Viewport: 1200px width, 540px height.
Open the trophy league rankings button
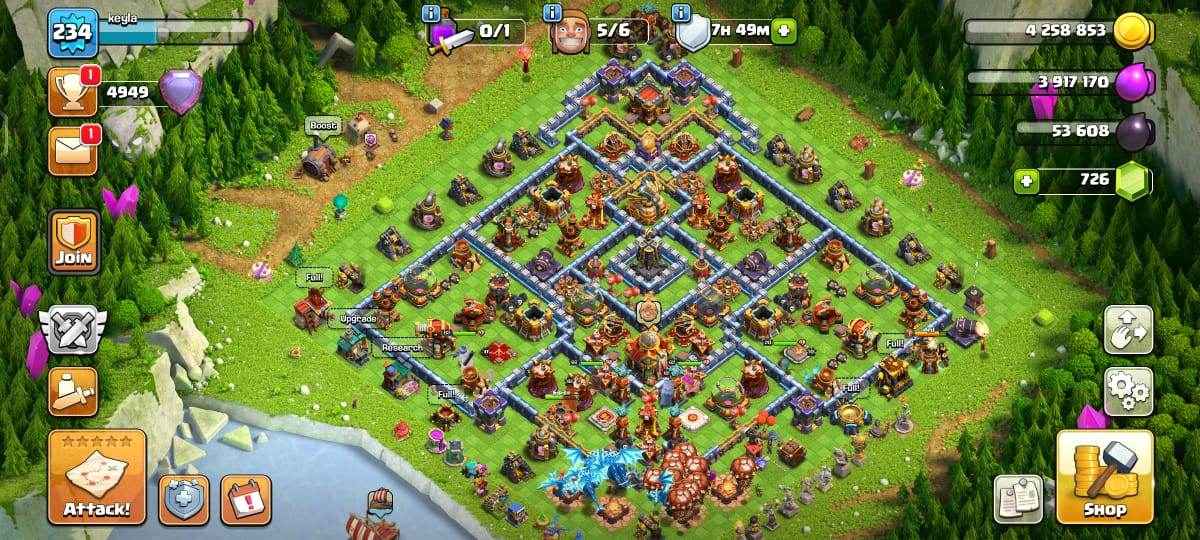click(x=73, y=92)
